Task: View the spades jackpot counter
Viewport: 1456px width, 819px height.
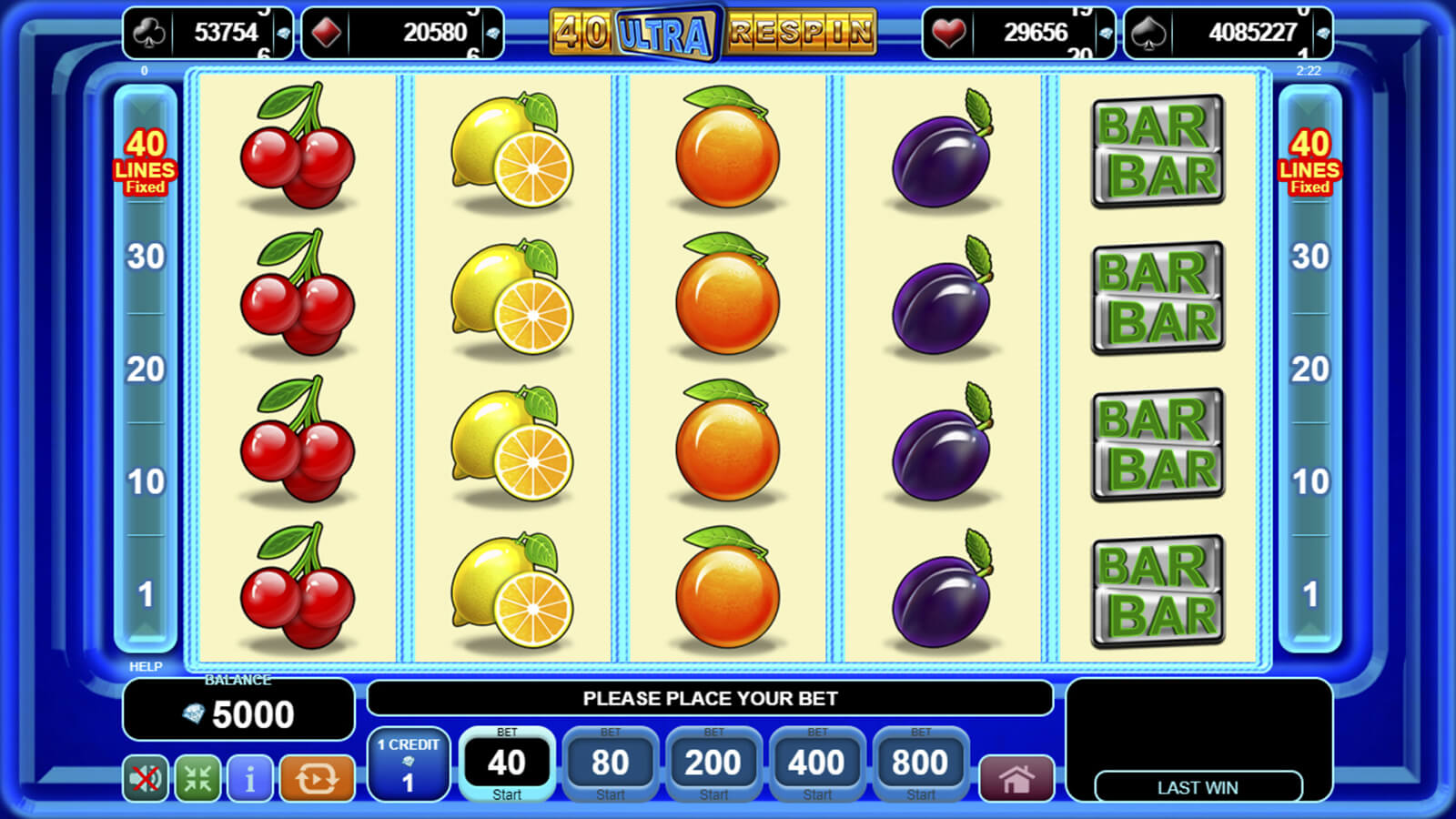Action: tap(1228, 34)
